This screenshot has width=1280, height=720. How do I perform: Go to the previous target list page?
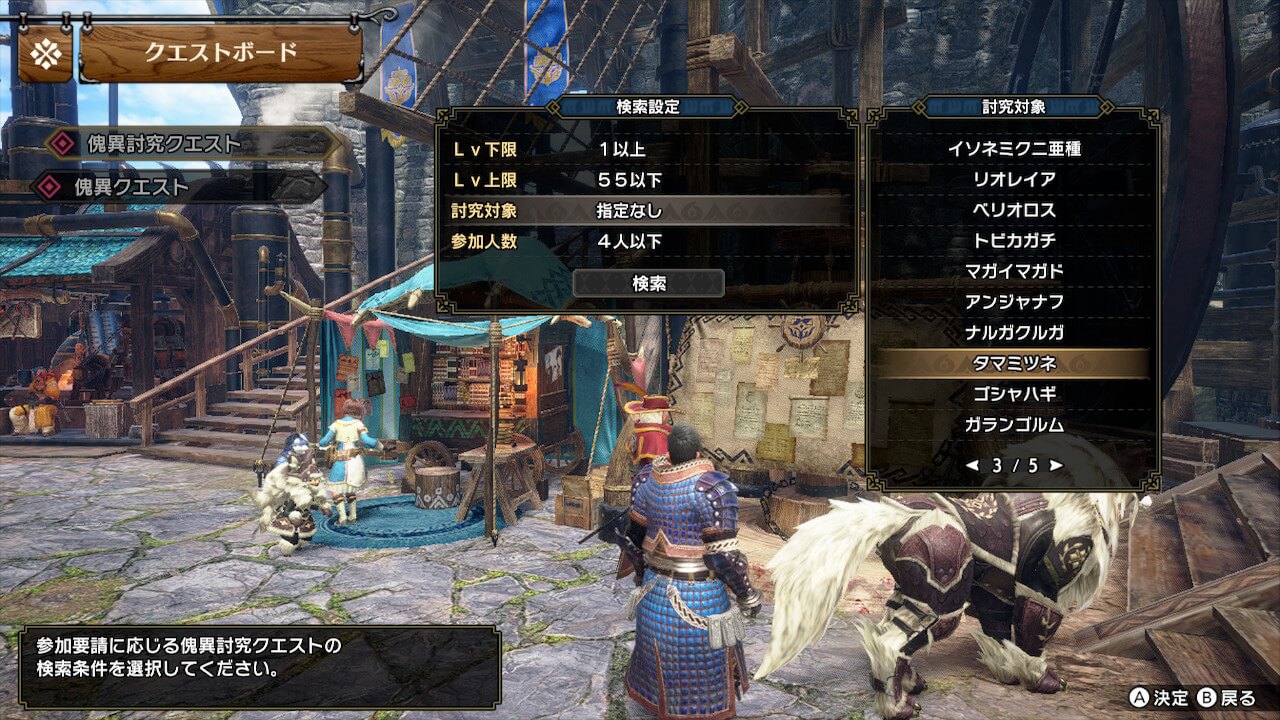[x=971, y=466]
